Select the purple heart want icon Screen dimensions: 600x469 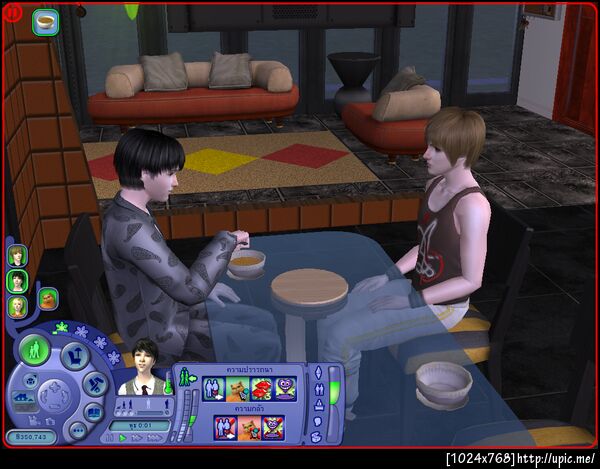(286, 388)
